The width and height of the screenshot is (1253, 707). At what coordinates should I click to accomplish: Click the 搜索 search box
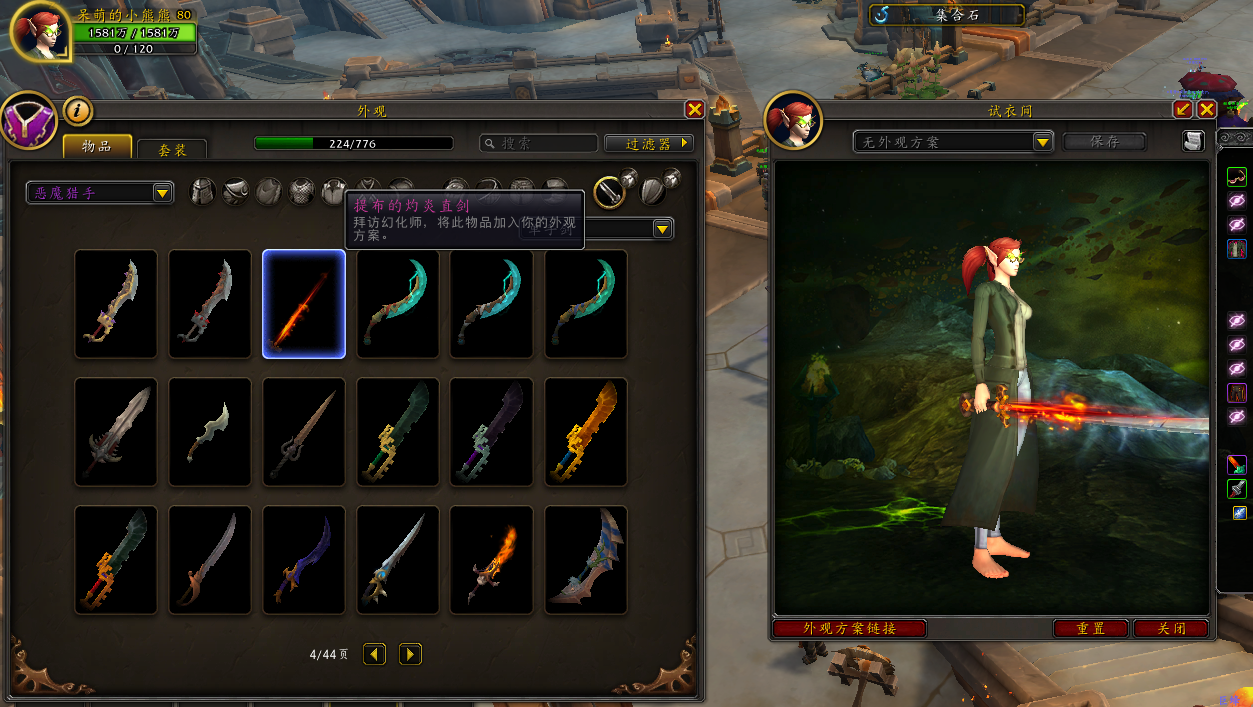coord(538,144)
